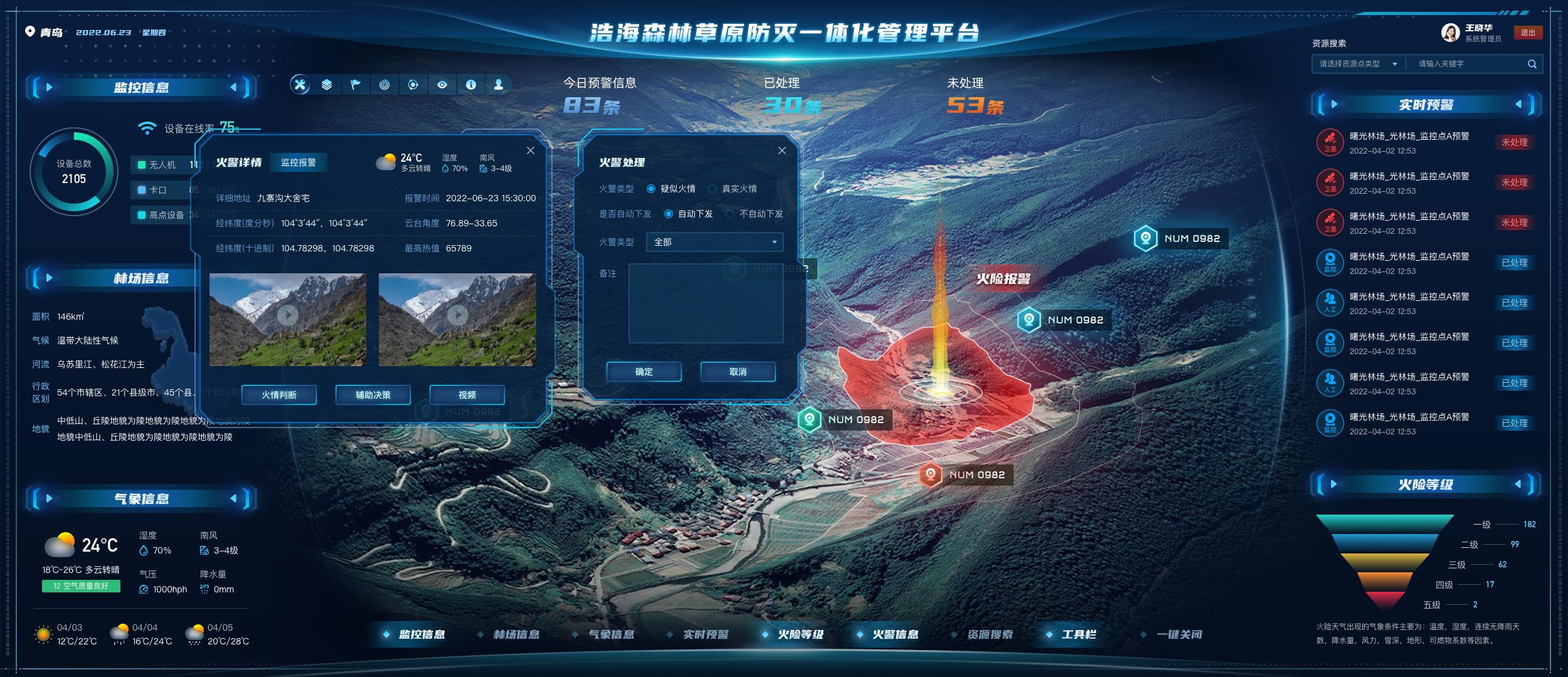Select the user/person icon in the toolbar
Viewport: 1568px width, 677px height.
499,85
